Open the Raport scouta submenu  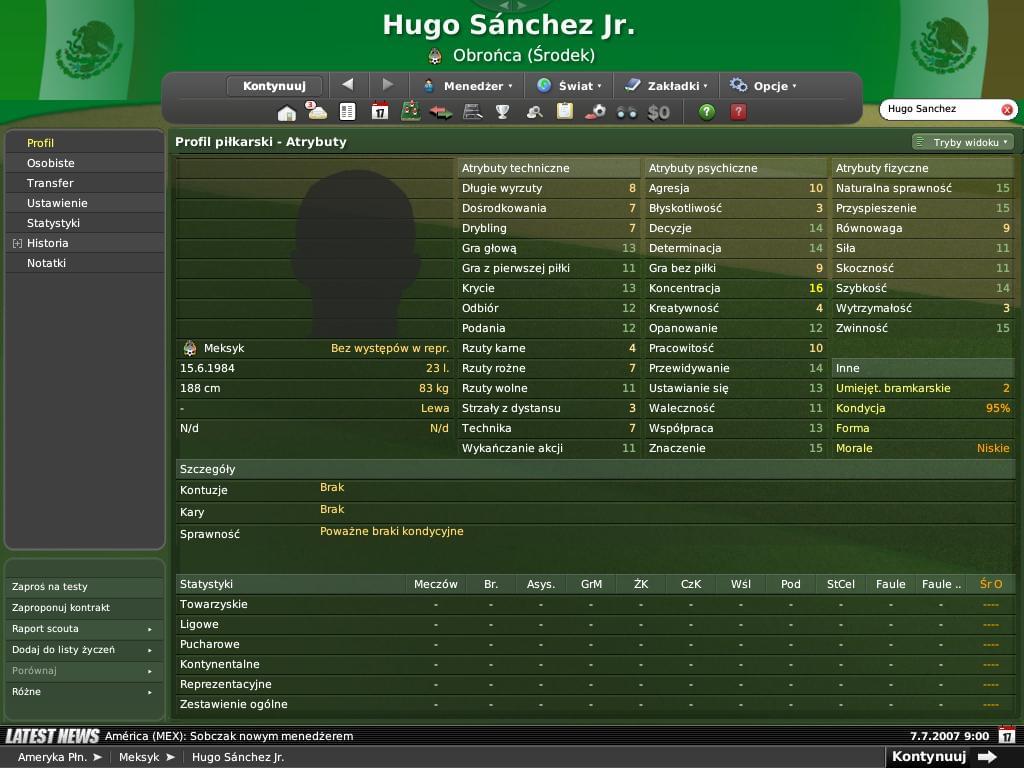80,629
